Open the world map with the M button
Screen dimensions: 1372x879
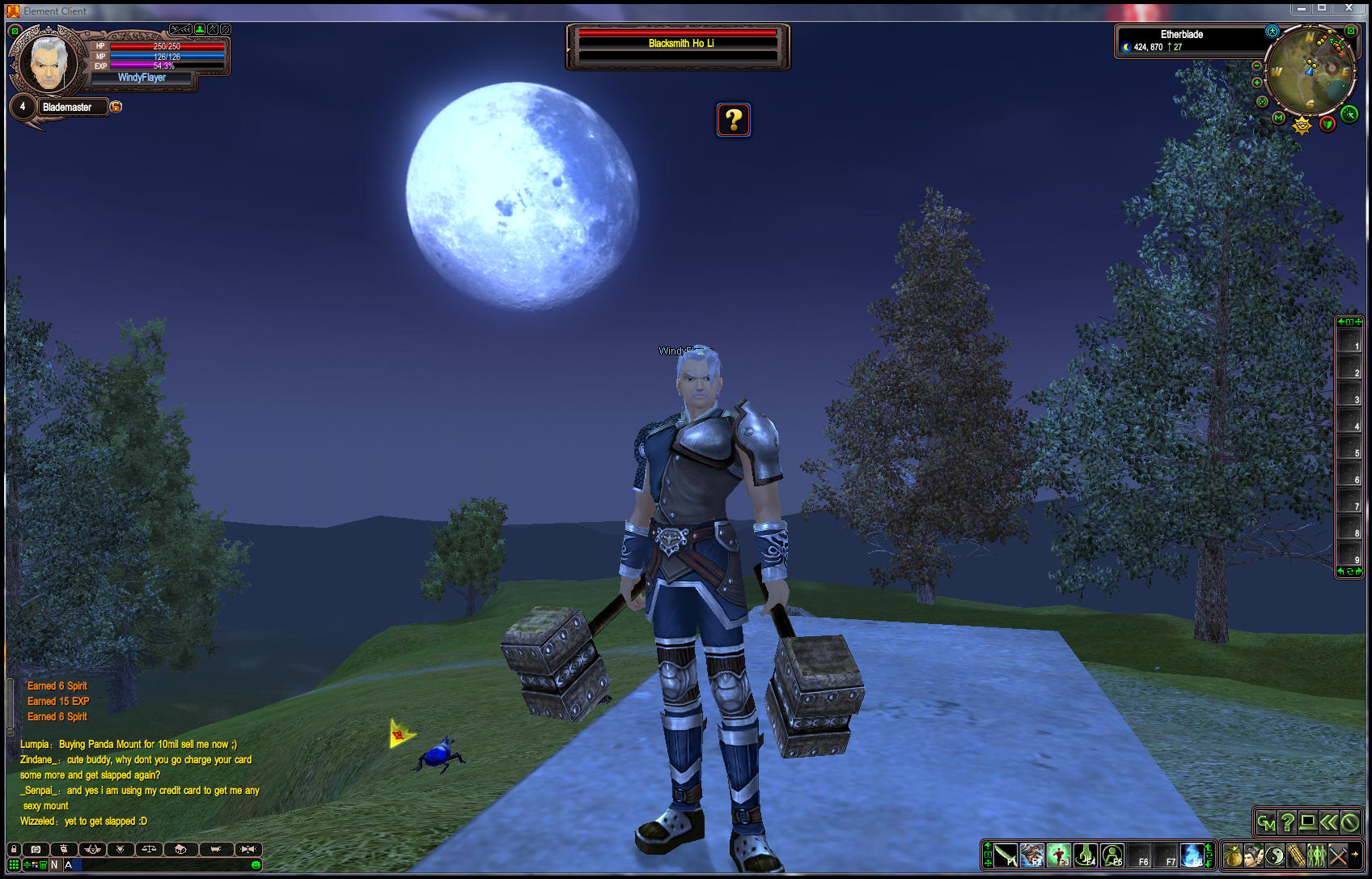pyautogui.click(x=1278, y=117)
